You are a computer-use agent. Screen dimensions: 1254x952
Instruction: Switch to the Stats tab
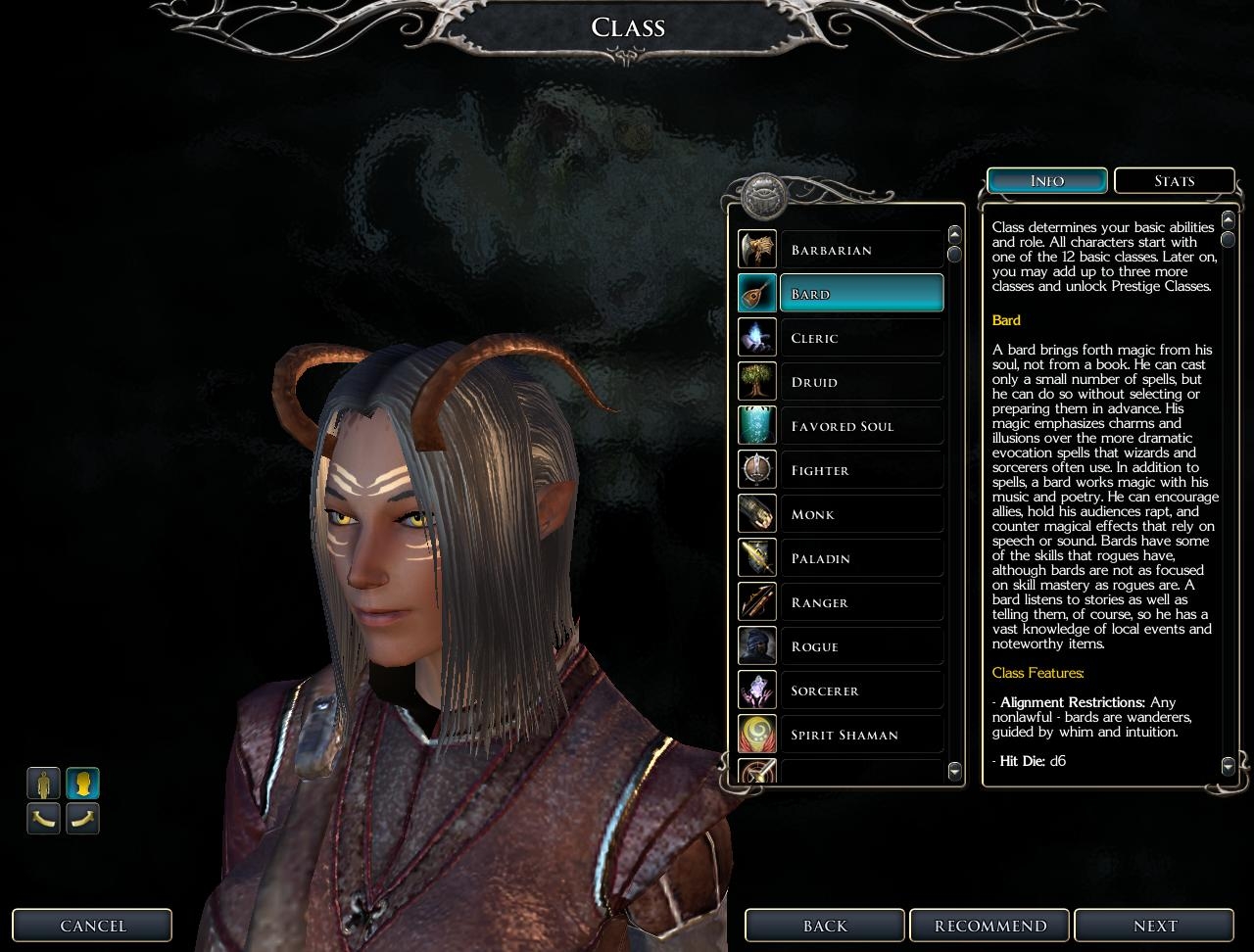1174,181
